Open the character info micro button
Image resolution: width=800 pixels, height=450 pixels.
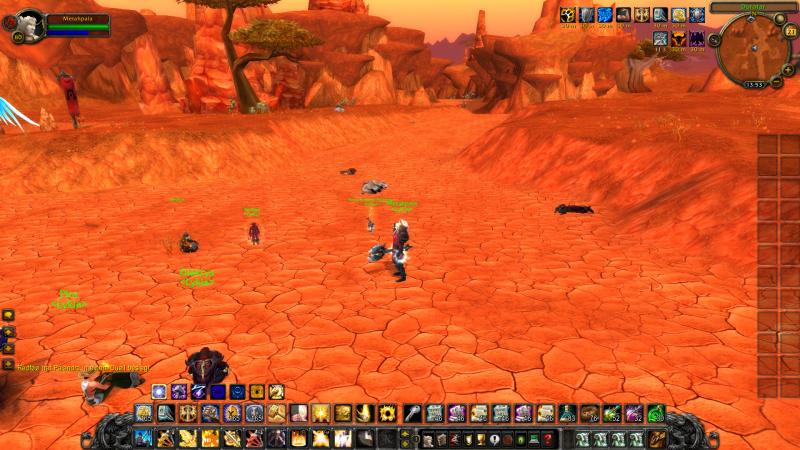click(x=427, y=439)
